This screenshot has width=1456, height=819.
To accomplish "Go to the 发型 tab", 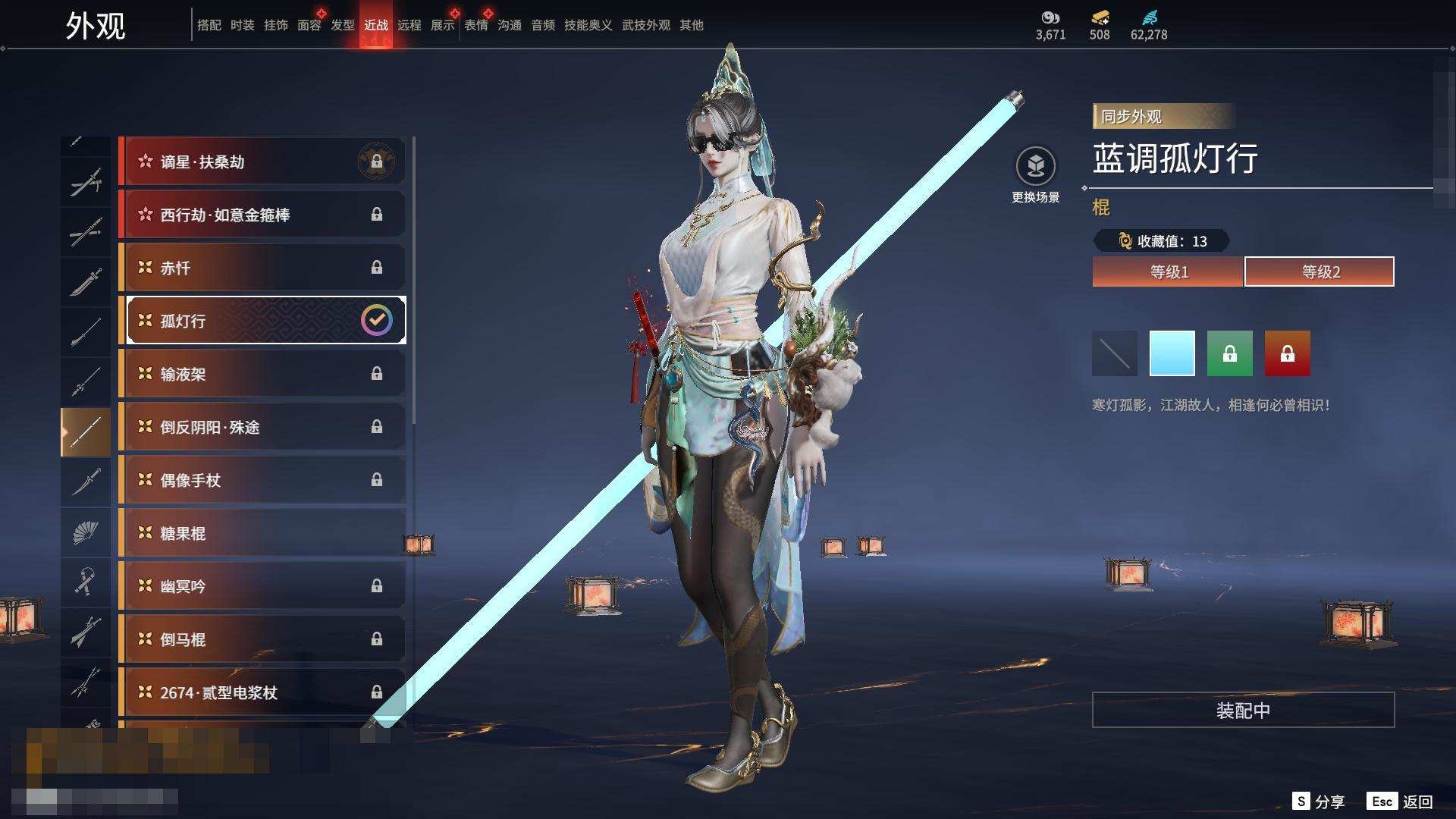I will pos(342,25).
